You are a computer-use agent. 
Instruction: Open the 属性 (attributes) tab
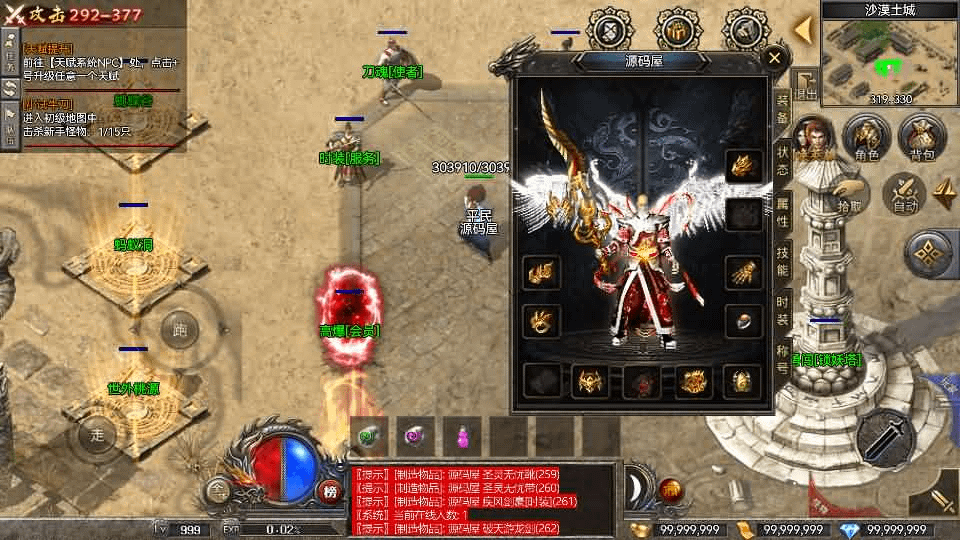pyautogui.click(x=783, y=212)
